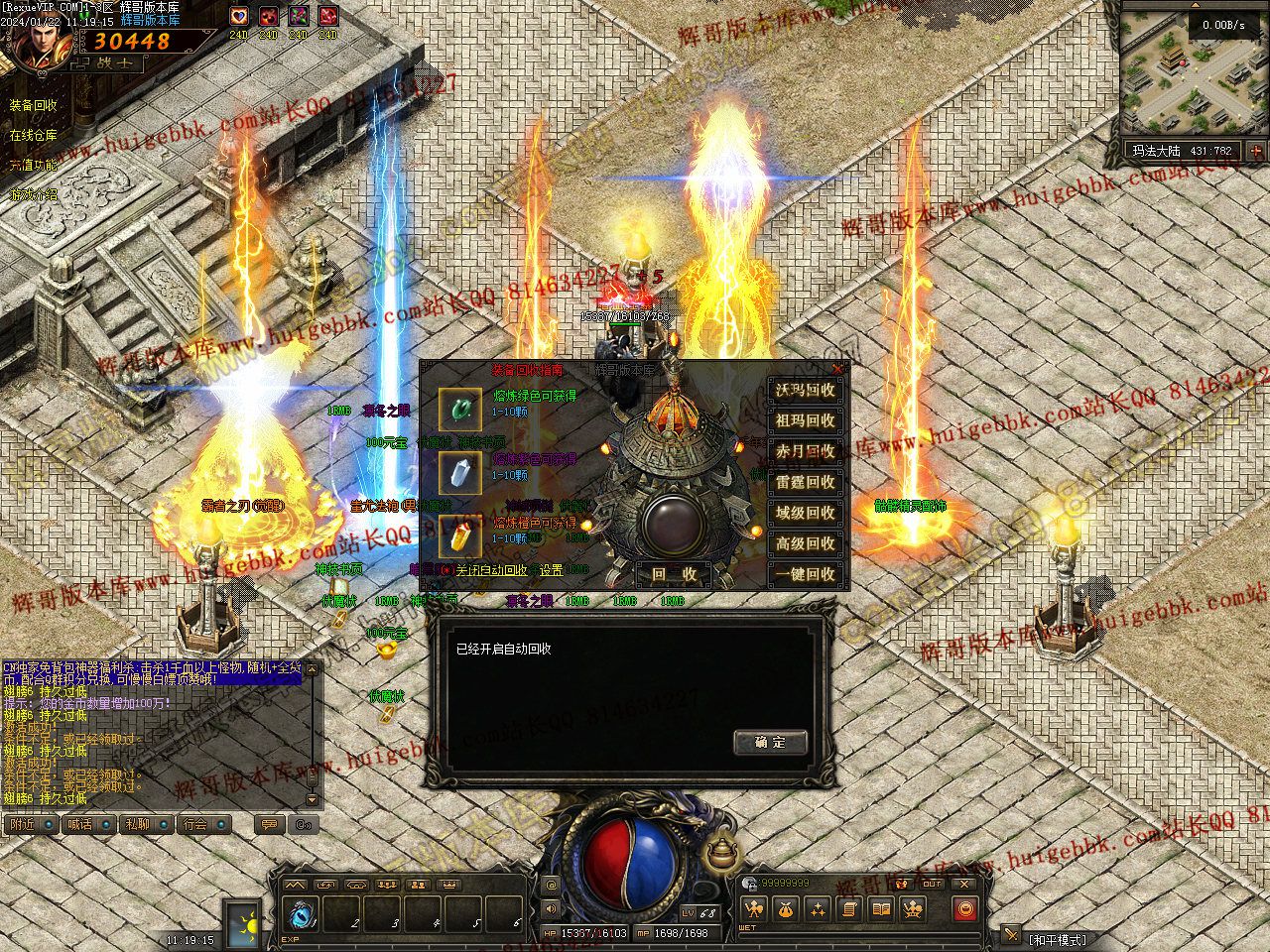Click the 回收 recycle button under the furnace

(x=674, y=574)
